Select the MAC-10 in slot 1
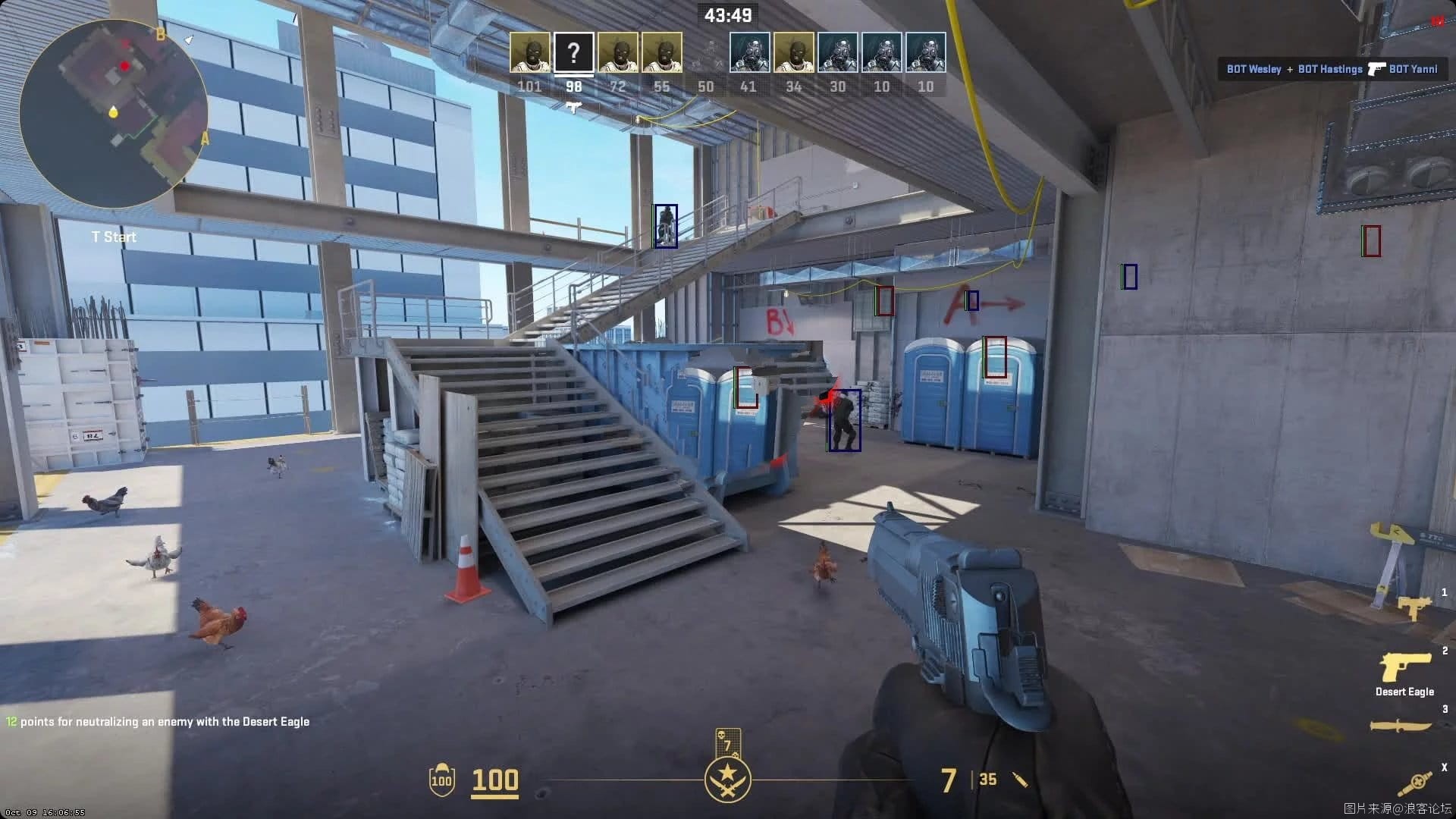The image size is (1456, 819). (1414, 607)
